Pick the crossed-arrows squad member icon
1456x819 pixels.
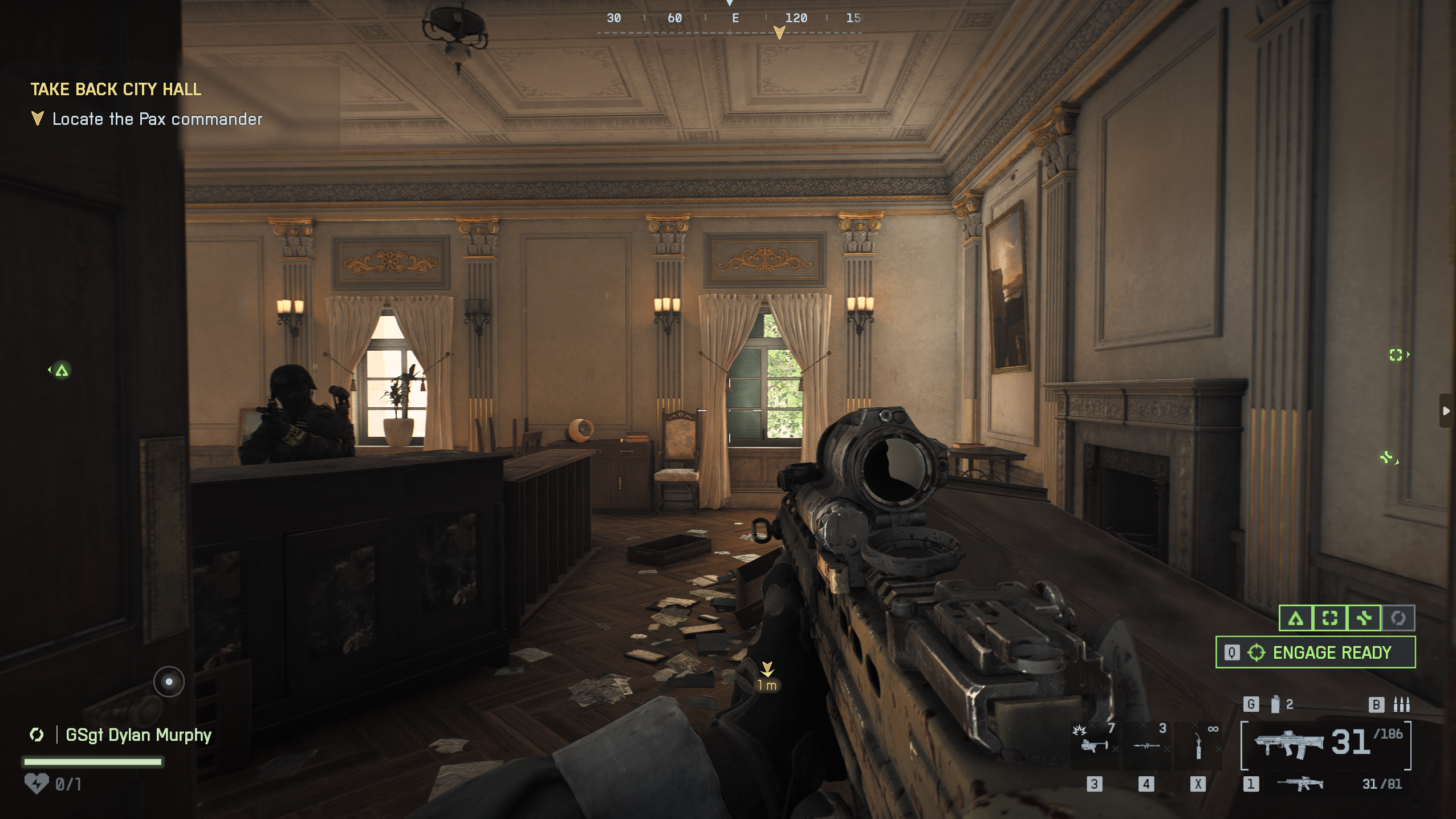pyautogui.click(x=1364, y=618)
